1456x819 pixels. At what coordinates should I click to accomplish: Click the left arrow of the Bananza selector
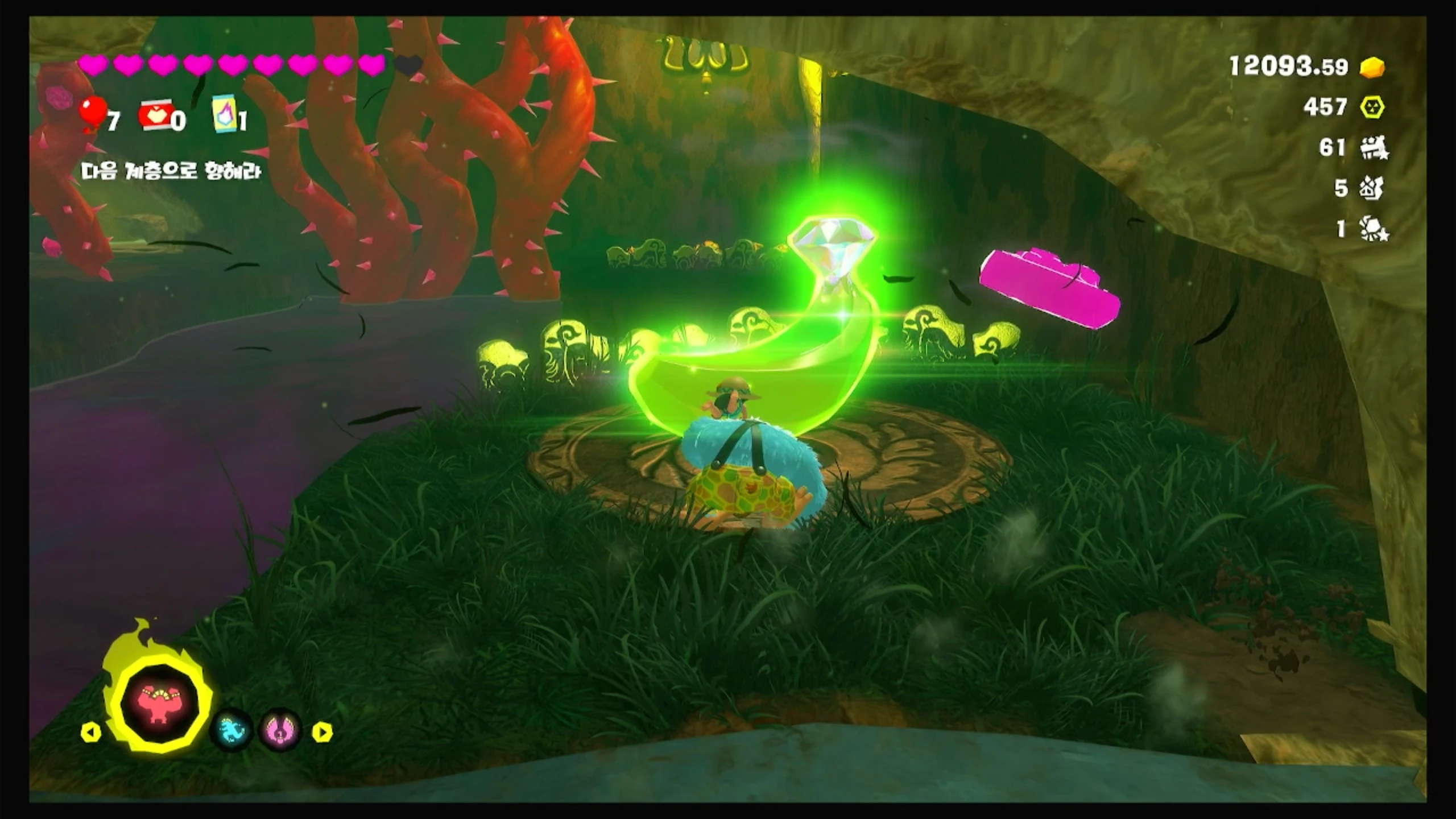click(x=91, y=732)
